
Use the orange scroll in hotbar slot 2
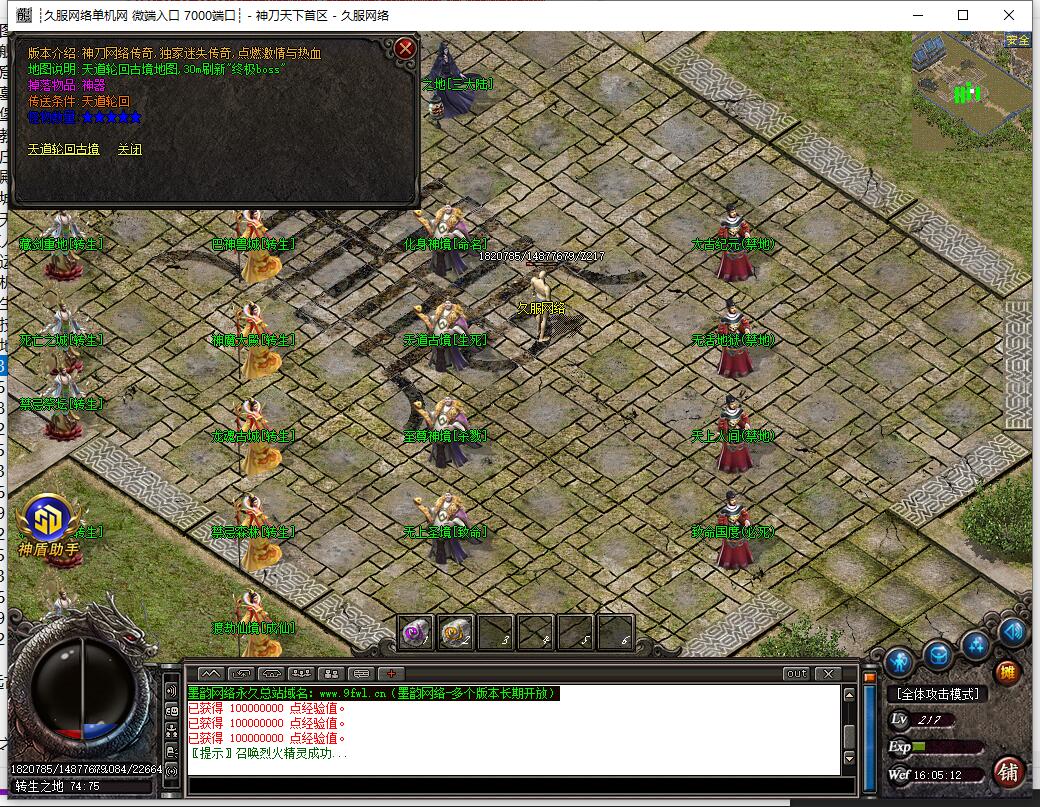tap(455, 632)
